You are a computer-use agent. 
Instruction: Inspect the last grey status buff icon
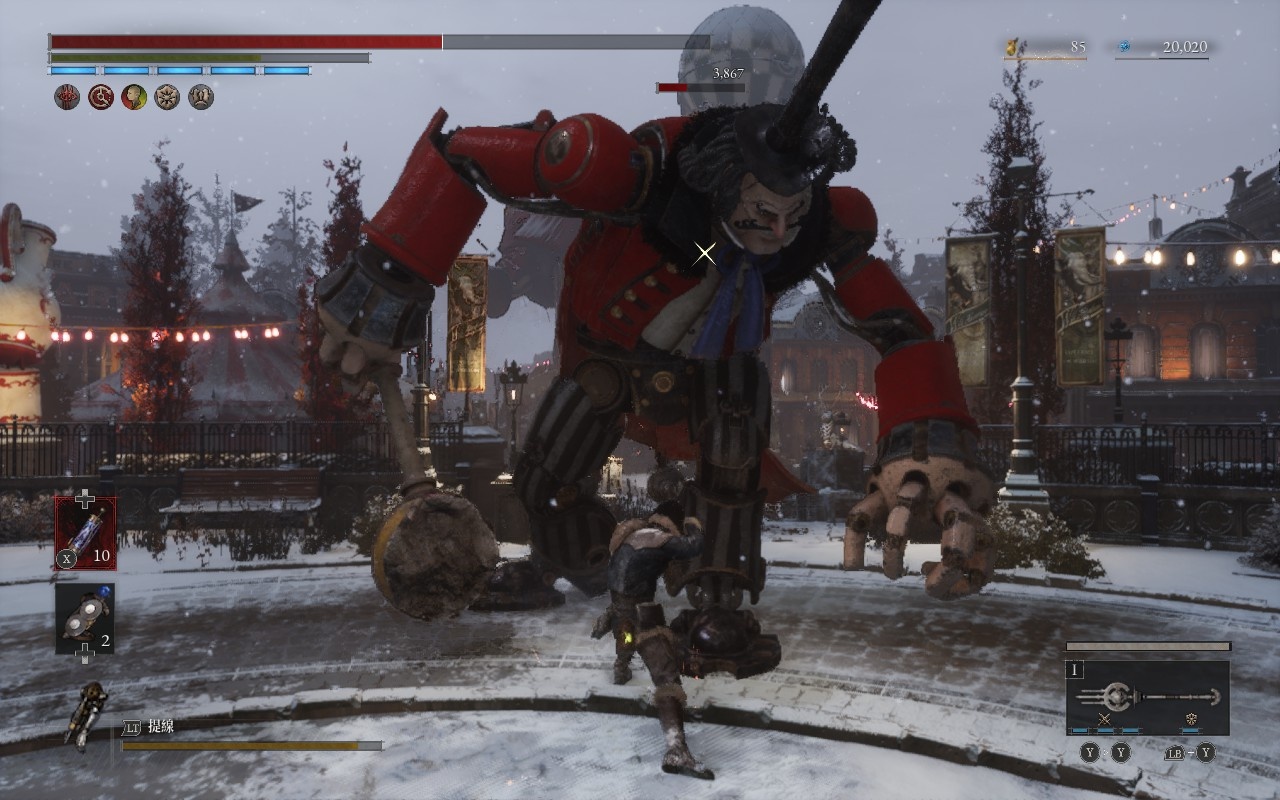click(201, 97)
